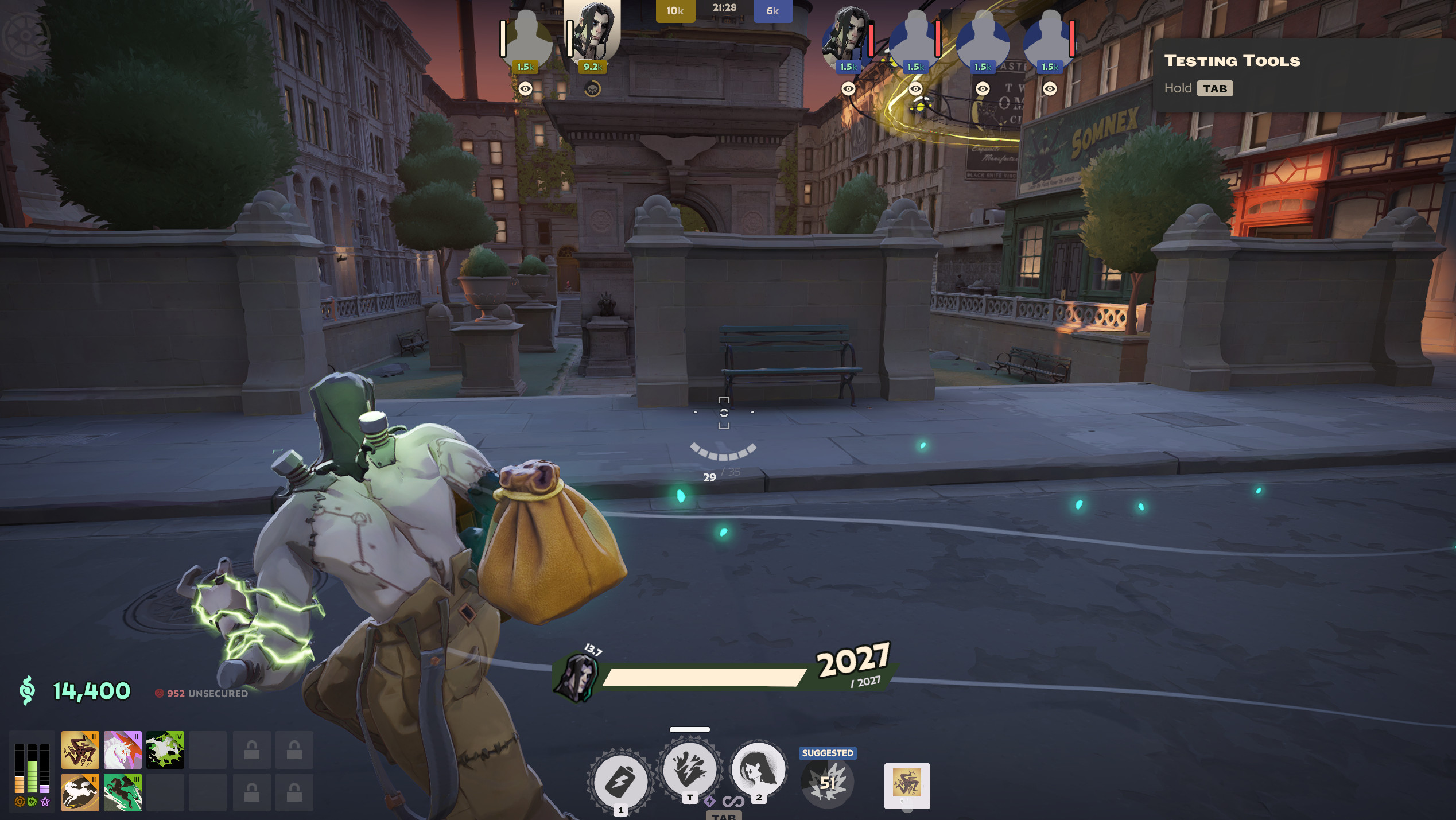This screenshot has height=820, width=1456.
Task: Select the 10k team souls counter
Action: [x=674, y=10]
